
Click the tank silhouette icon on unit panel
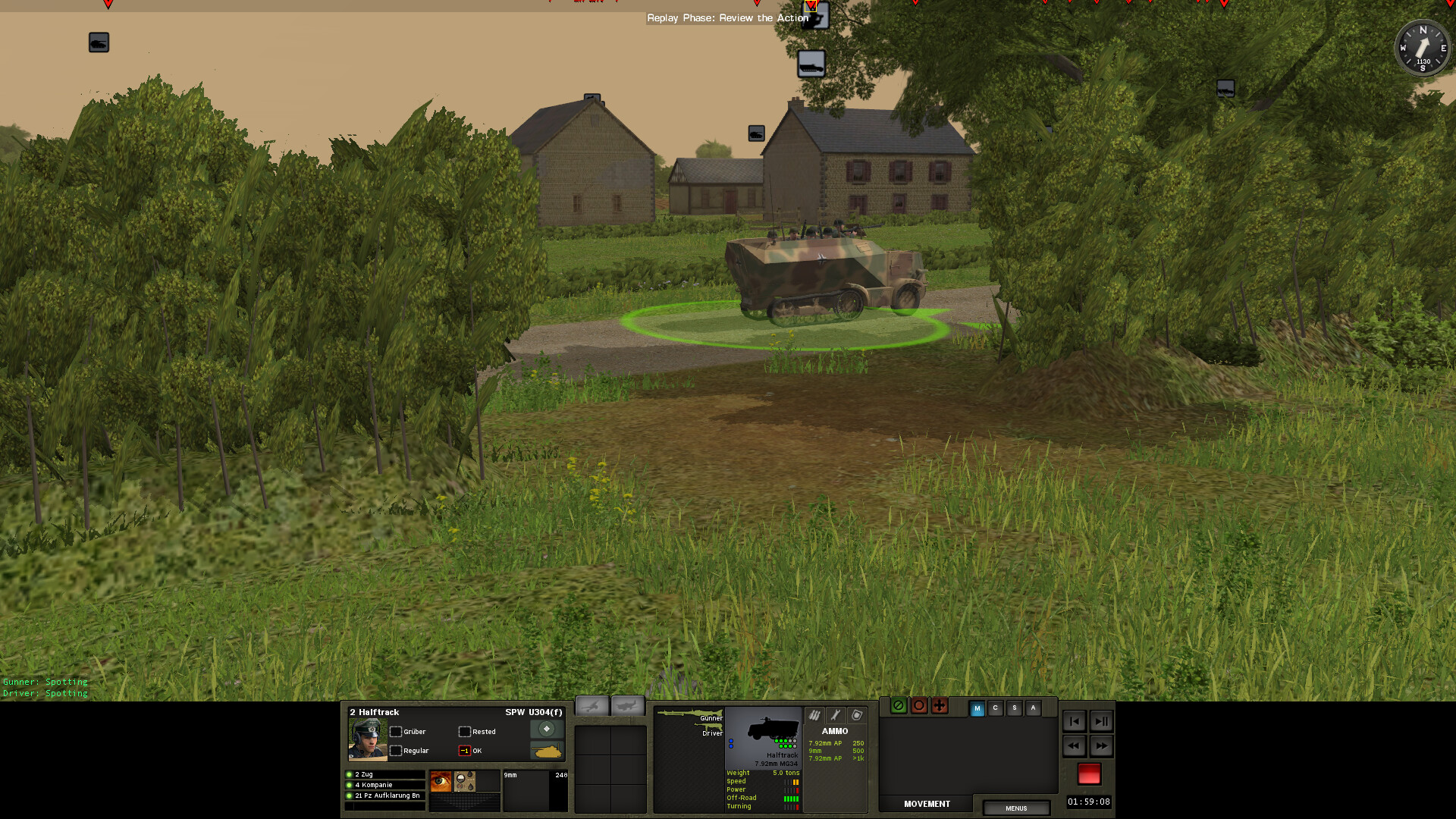[547, 752]
